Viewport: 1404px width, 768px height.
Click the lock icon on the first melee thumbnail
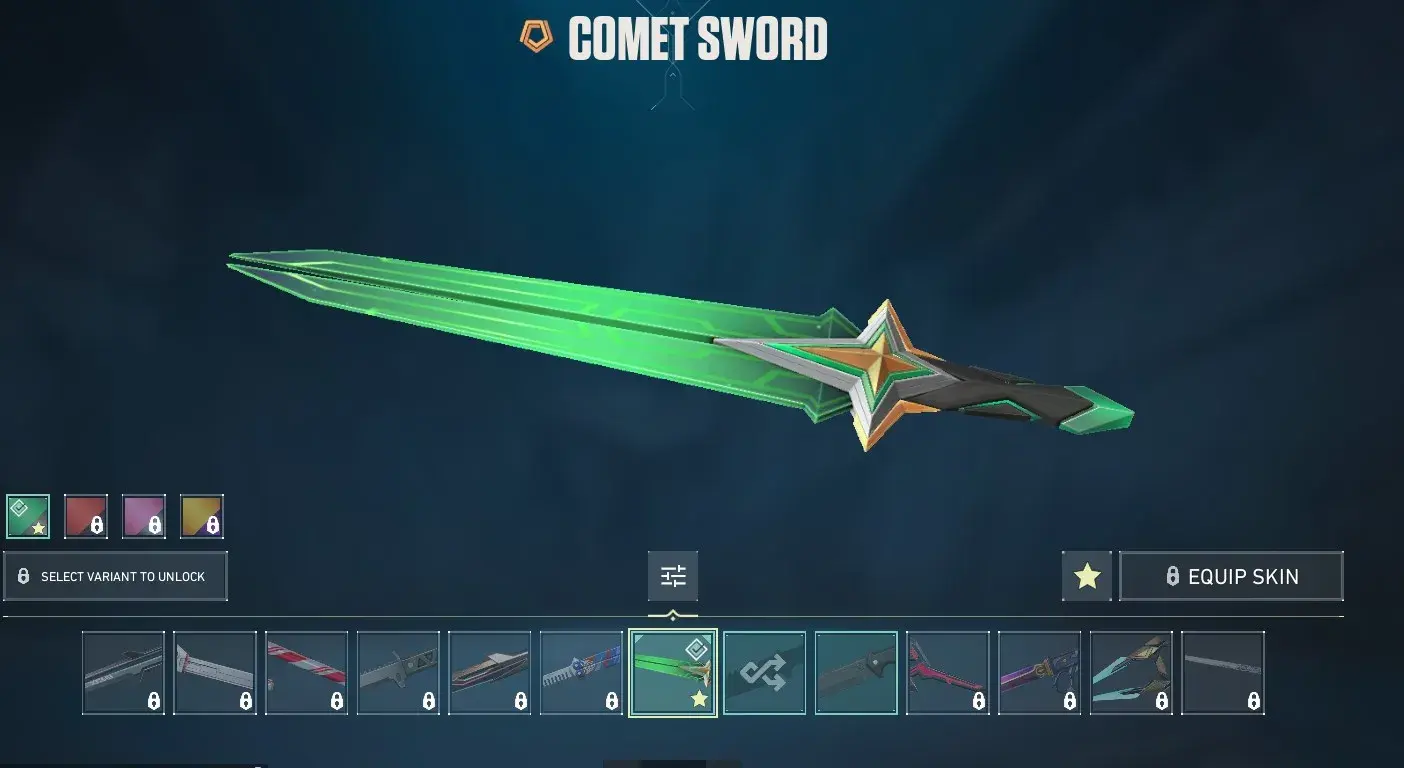[x=152, y=701]
